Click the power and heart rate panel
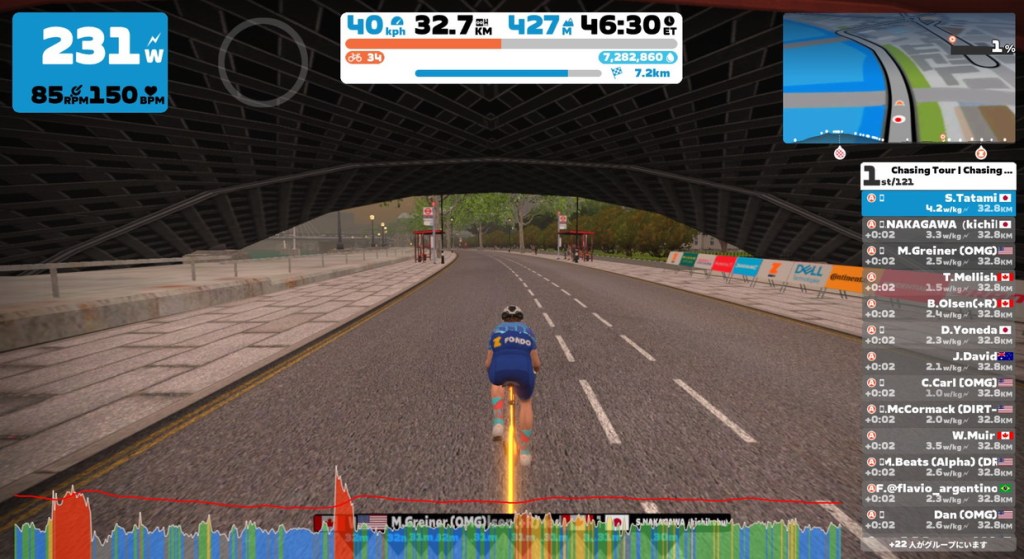Screen dimensions: 1024x559 click(x=90, y=62)
